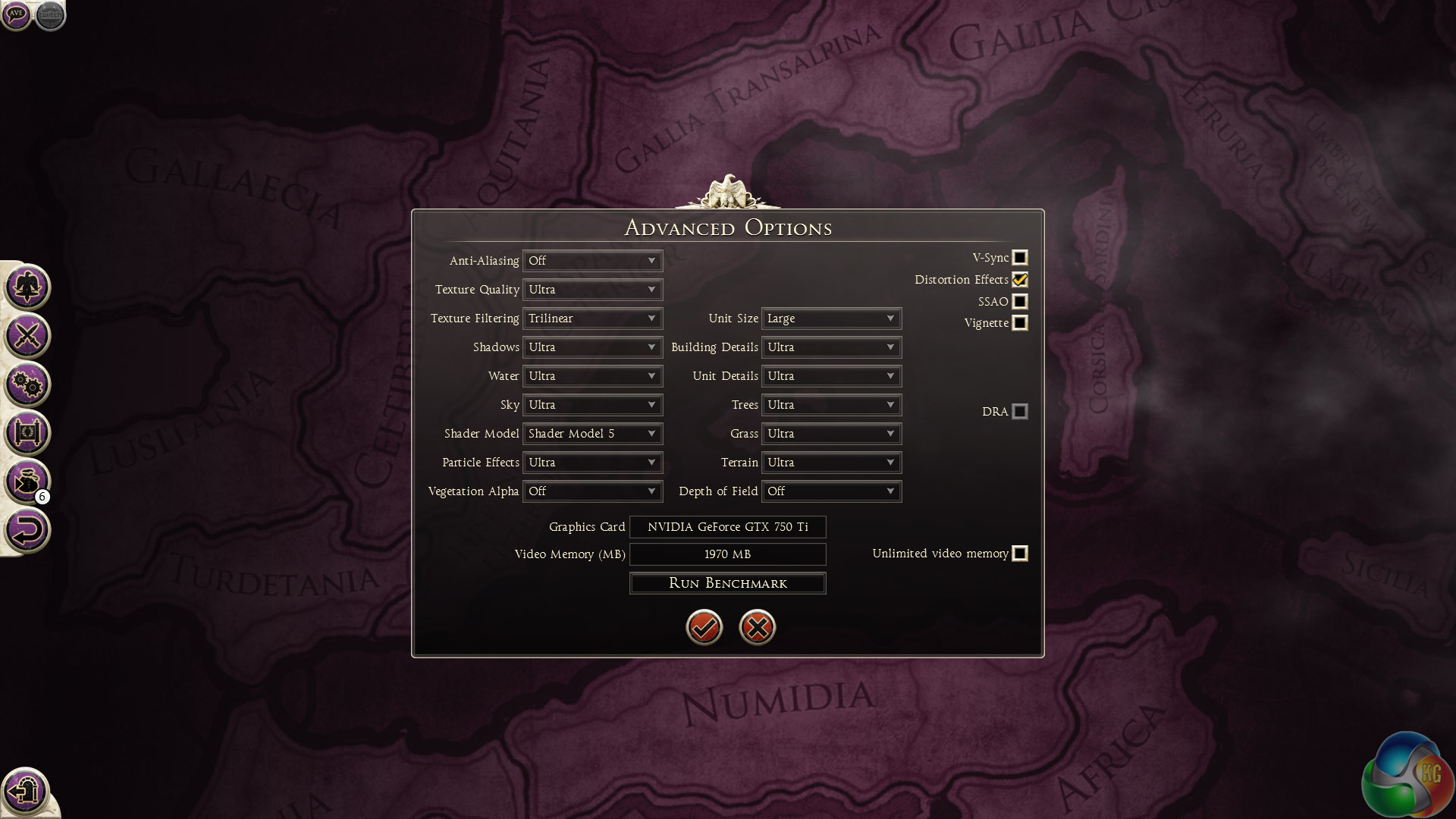Open the Anti-Aliasing dropdown
This screenshot has height=819, width=1456.
click(592, 261)
